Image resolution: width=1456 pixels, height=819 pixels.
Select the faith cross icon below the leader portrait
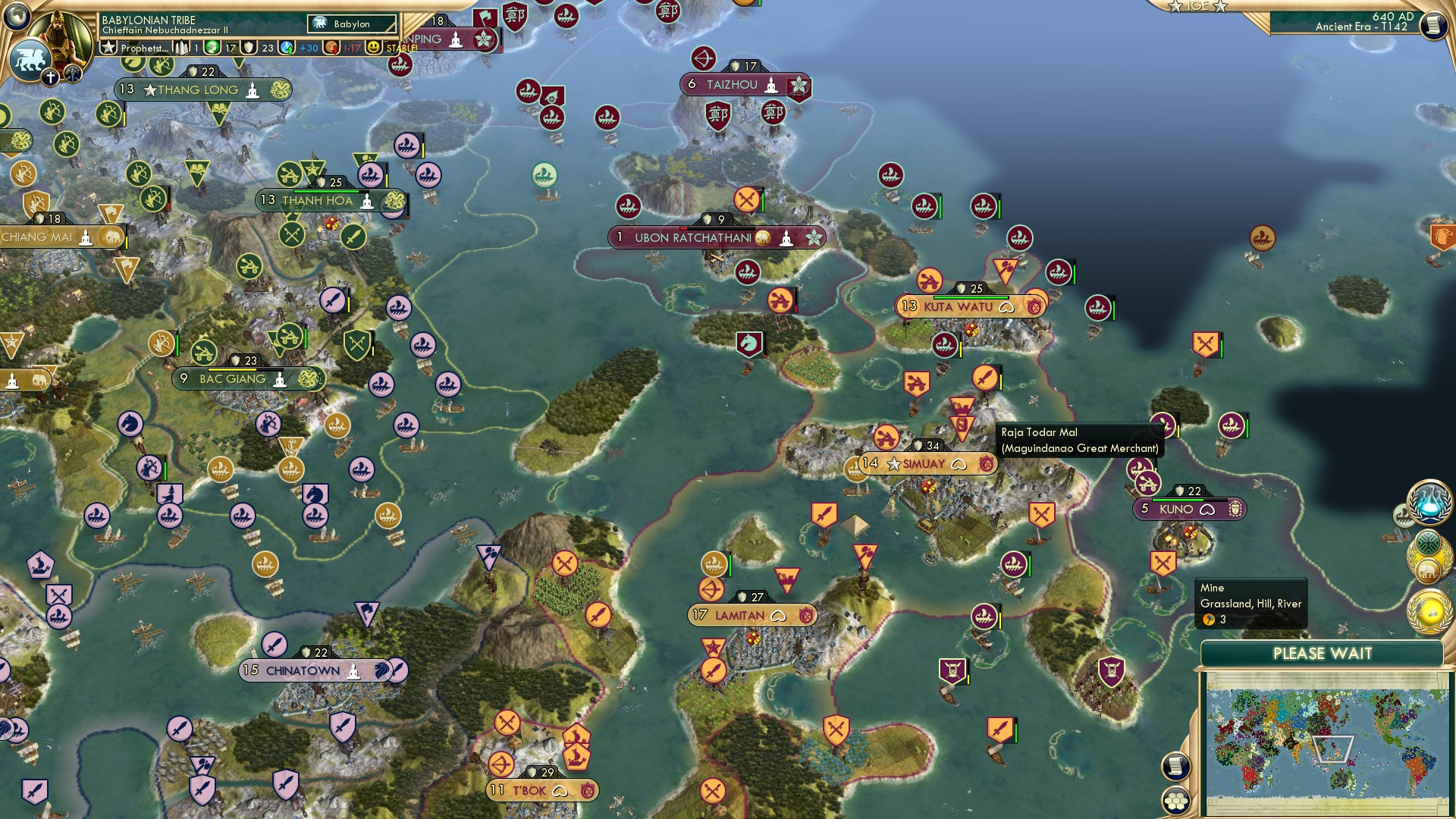click(50, 77)
